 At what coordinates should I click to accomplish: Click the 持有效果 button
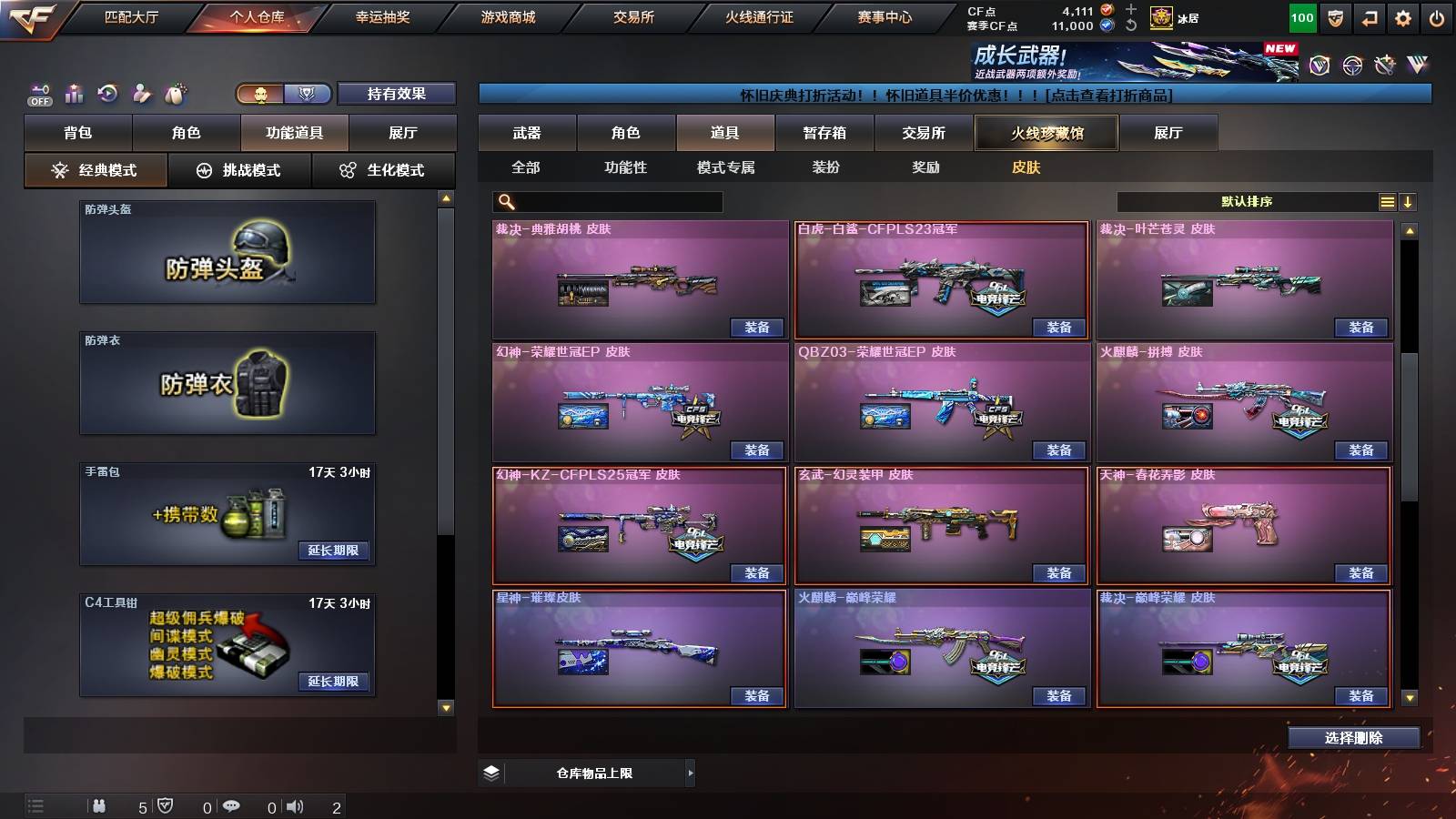coord(397,94)
